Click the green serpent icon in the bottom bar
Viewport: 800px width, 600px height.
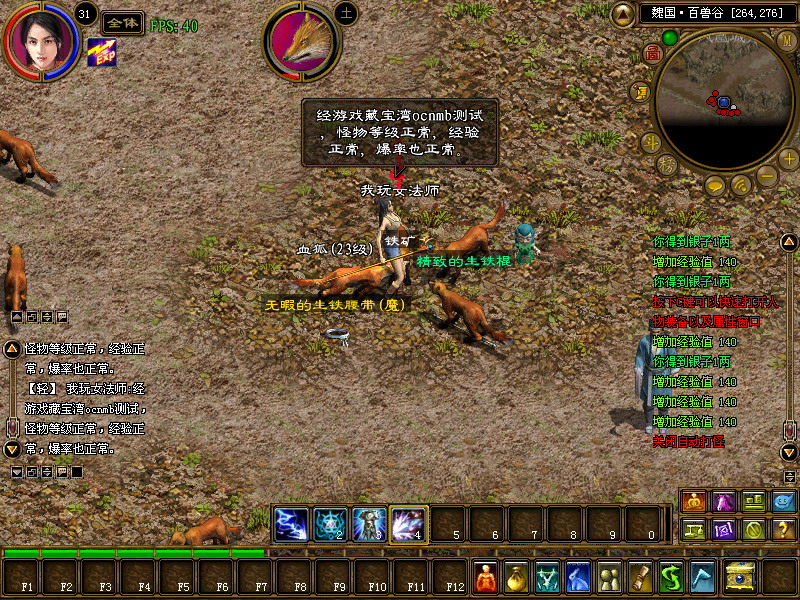click(671, 577)
